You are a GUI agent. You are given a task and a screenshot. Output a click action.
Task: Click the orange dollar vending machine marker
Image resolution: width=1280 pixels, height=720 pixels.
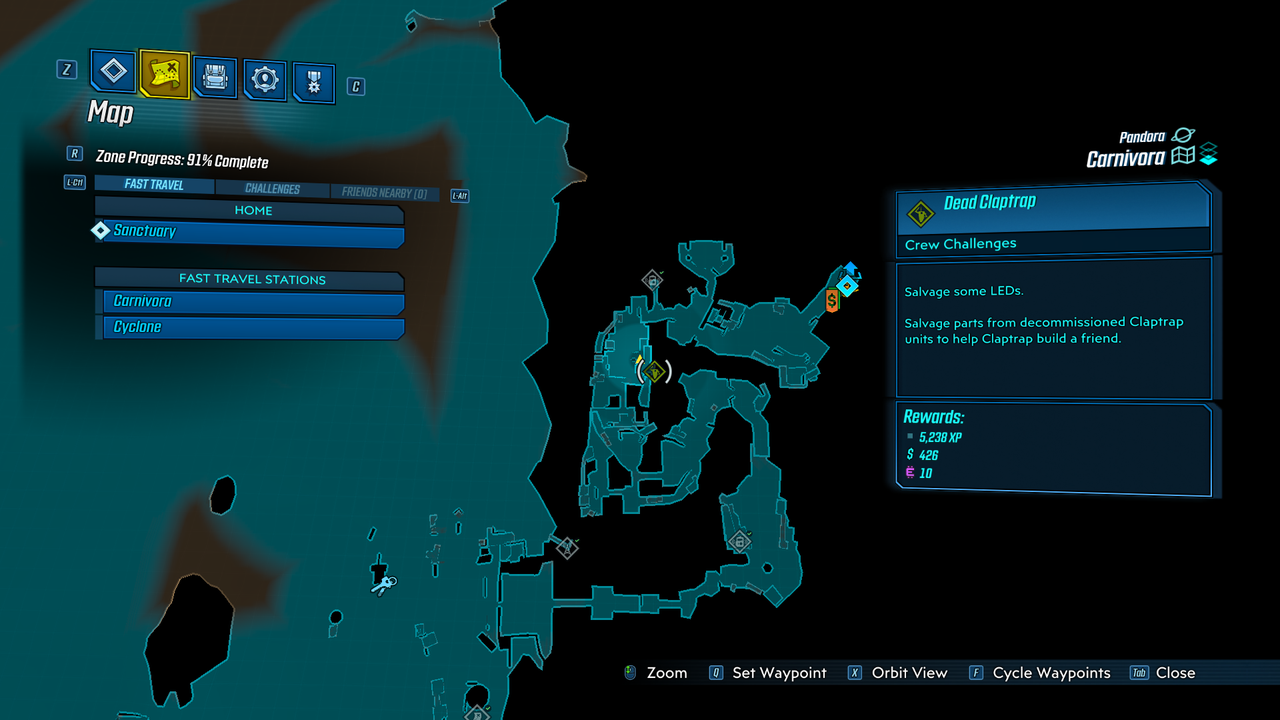(832, 299)
